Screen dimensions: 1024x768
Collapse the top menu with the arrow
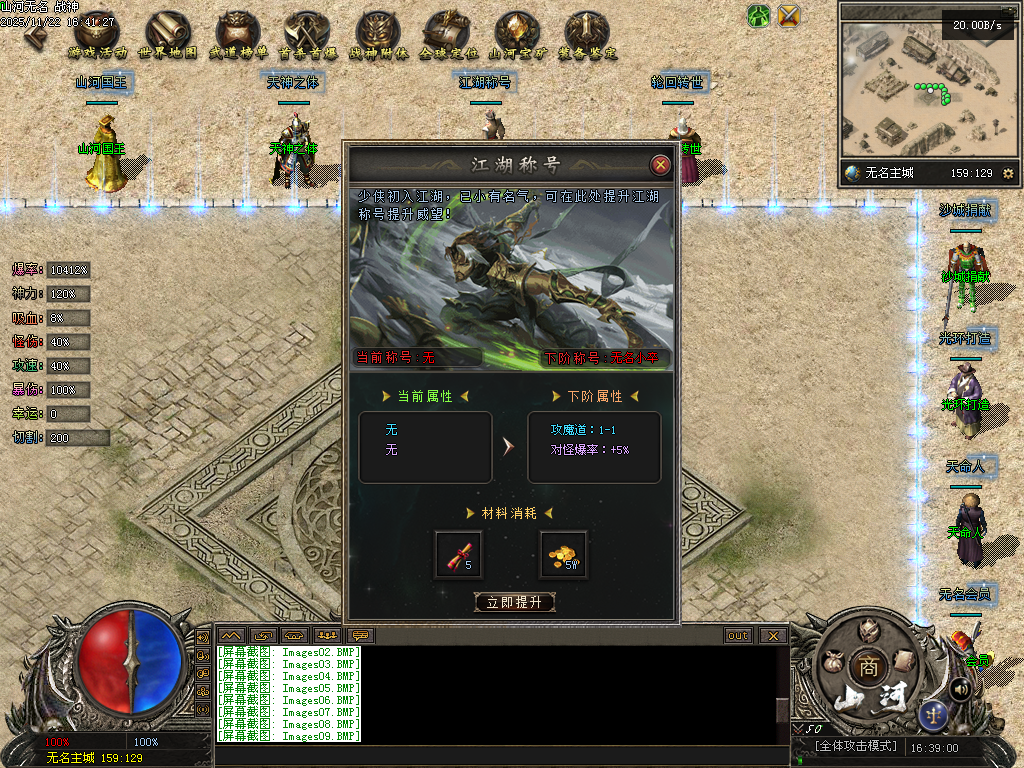pos(36,33)
